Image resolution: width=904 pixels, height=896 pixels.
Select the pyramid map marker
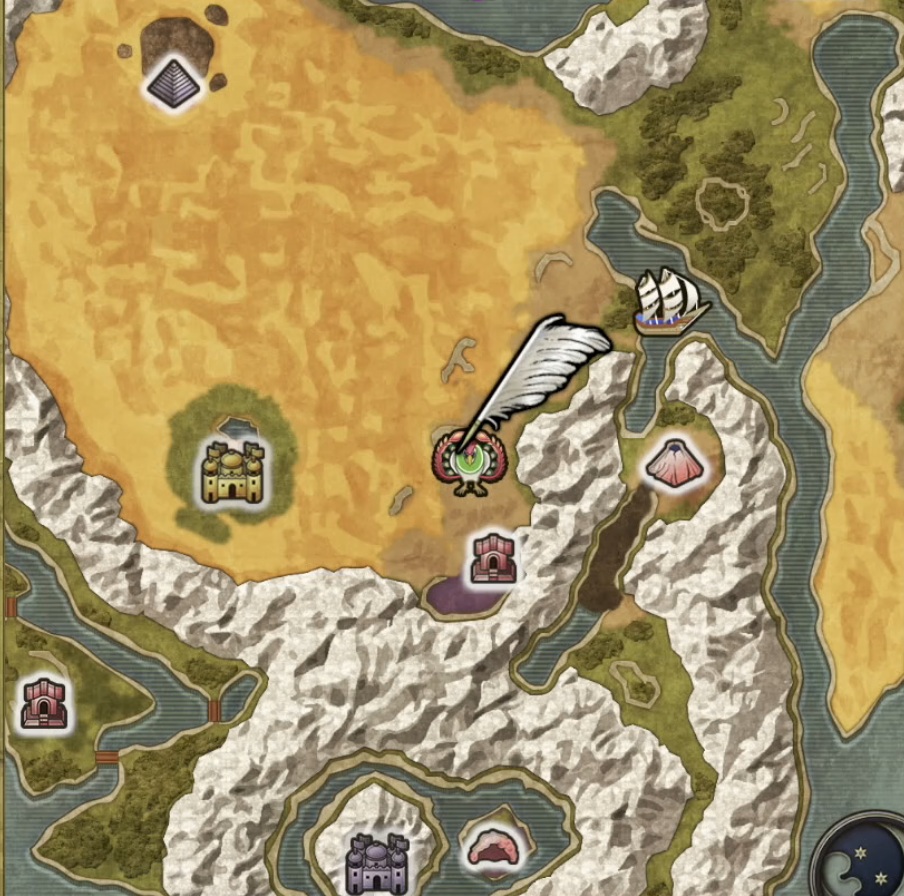click(x=174, y=83)
